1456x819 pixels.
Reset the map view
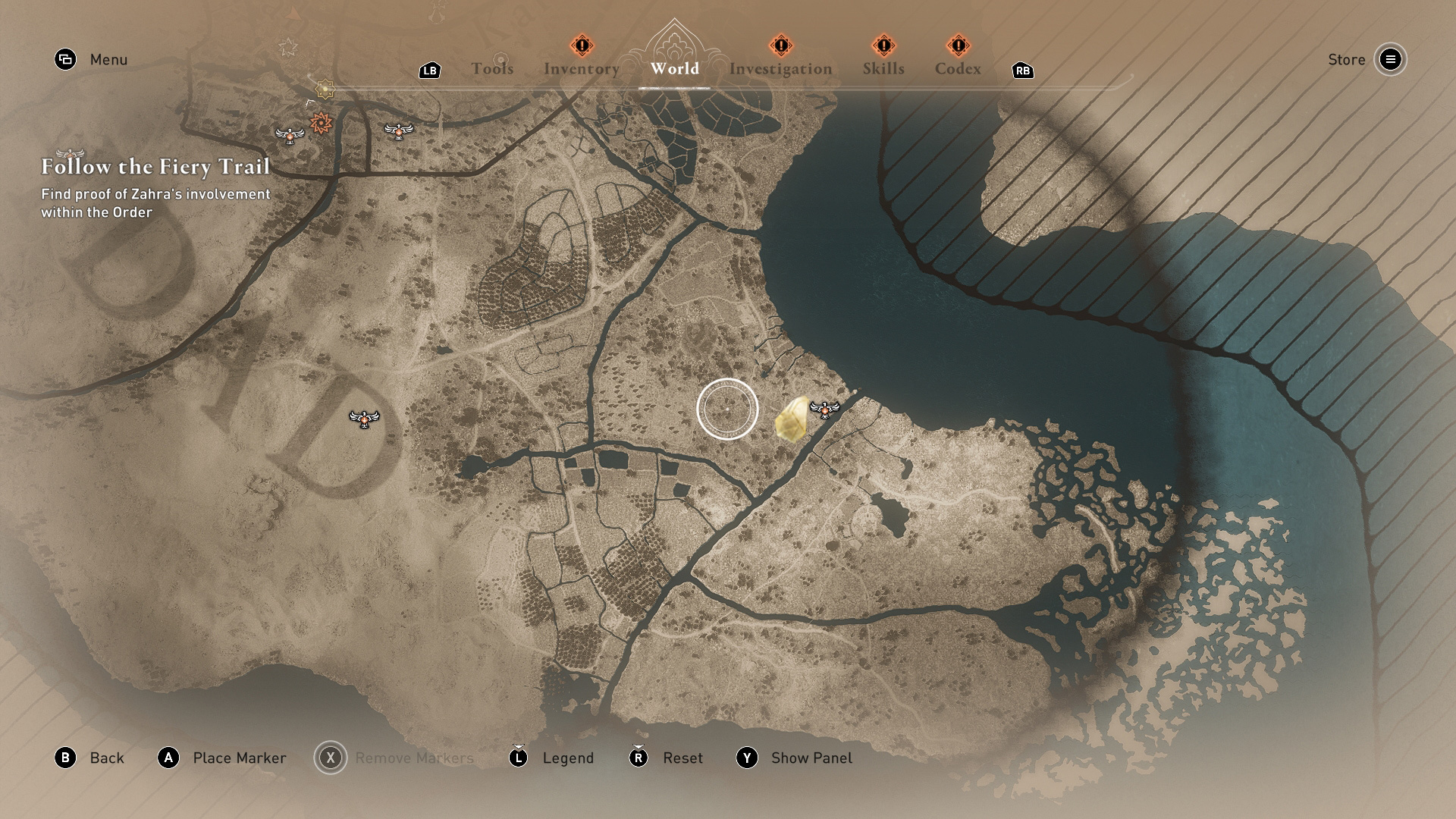coord(682,758)
